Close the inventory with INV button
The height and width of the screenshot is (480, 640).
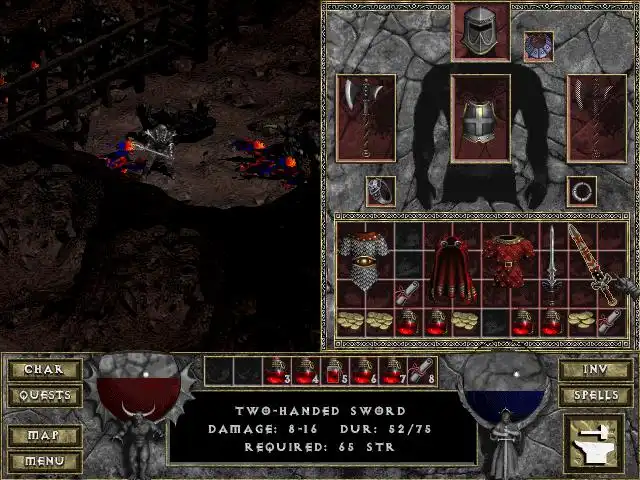click(x=596, y=370)
